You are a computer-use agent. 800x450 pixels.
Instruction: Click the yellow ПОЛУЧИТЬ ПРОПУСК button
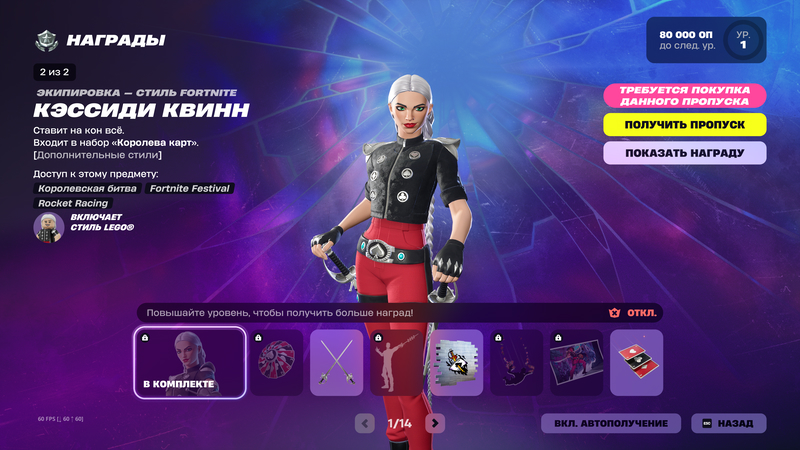click(x=685, y=124)
